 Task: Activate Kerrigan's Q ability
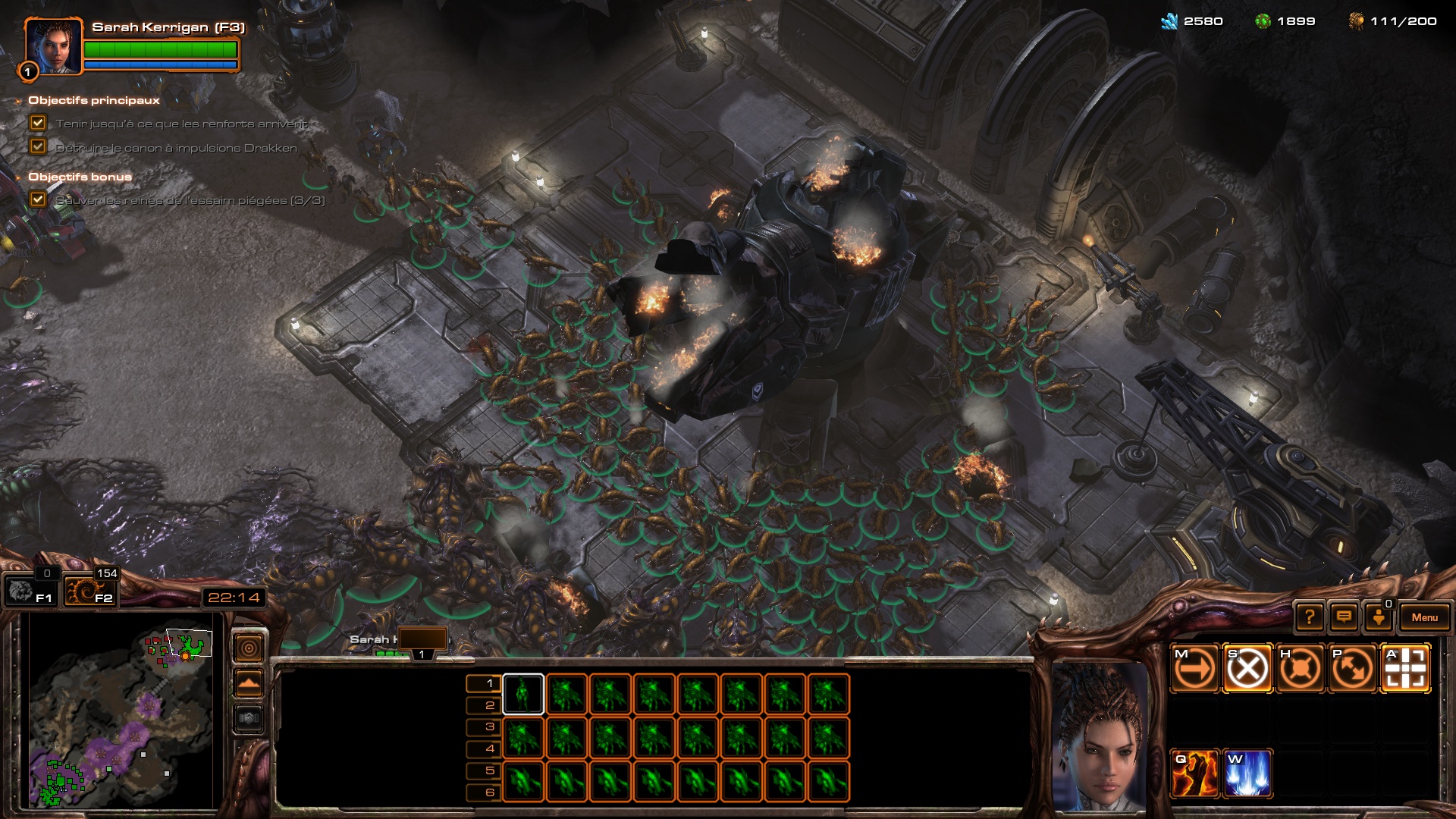pyautogui.click(x=1194, y=773)
